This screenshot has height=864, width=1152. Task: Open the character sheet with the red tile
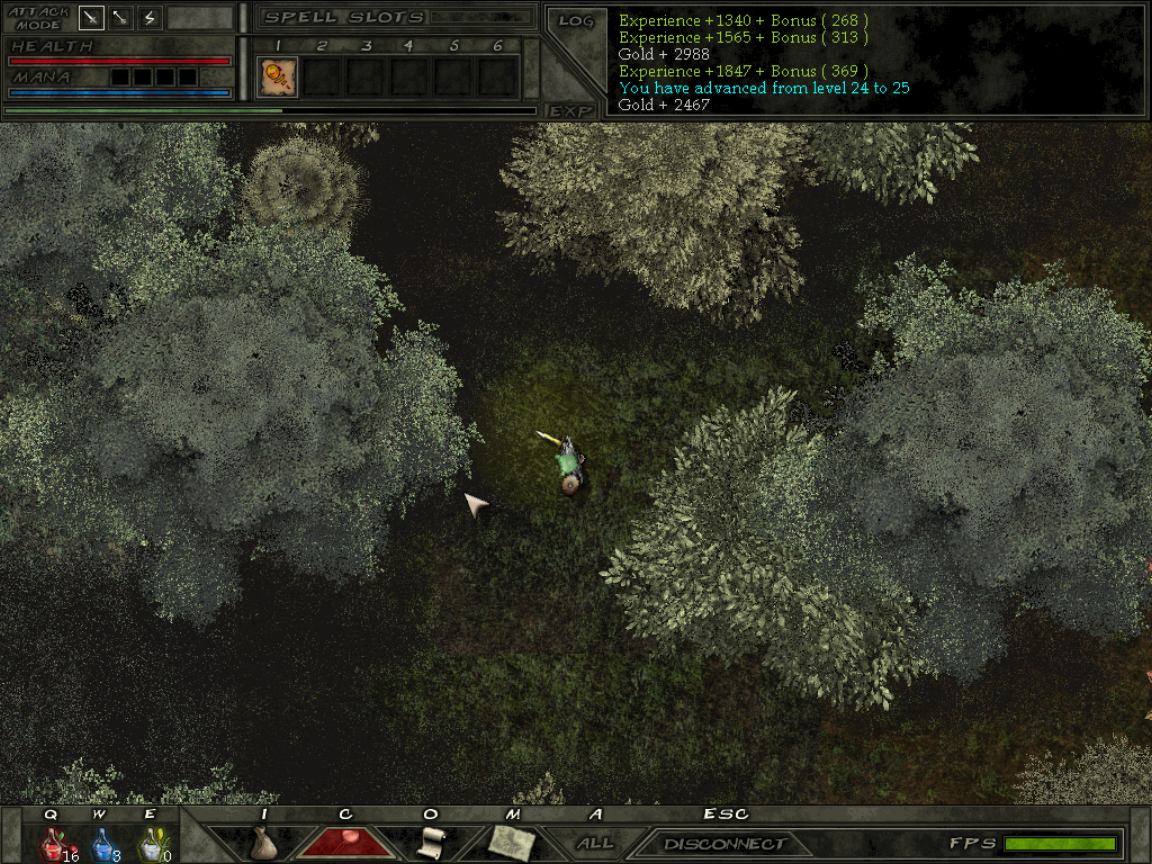point(345,843)
